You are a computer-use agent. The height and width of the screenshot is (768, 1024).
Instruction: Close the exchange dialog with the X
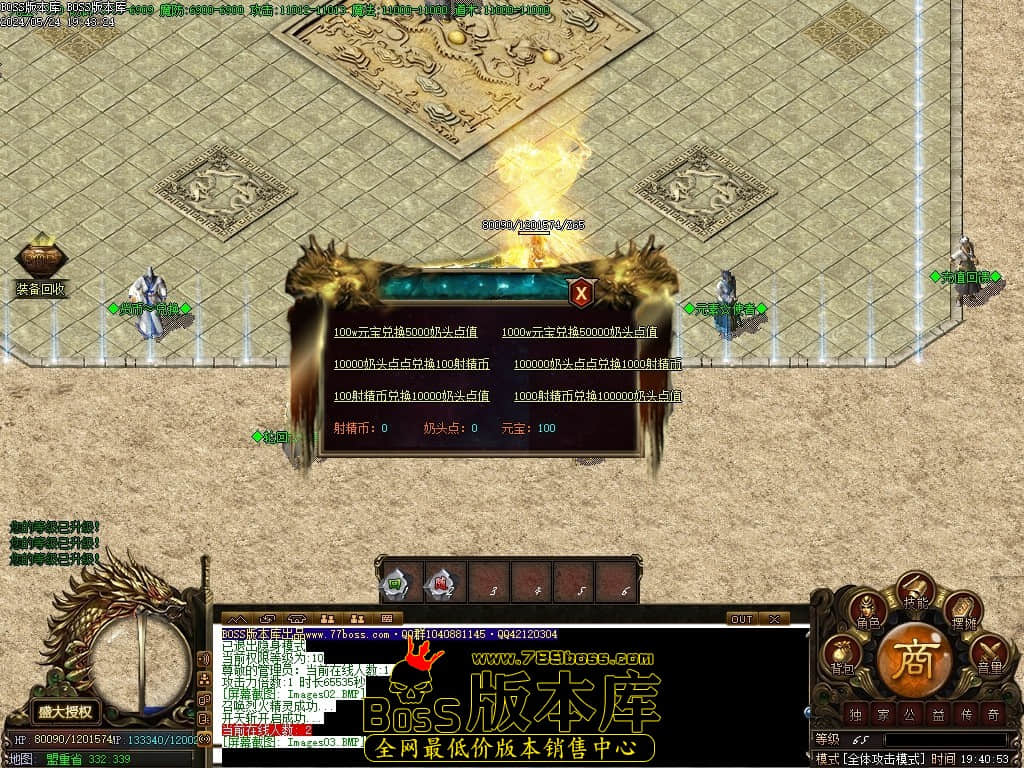581,292
